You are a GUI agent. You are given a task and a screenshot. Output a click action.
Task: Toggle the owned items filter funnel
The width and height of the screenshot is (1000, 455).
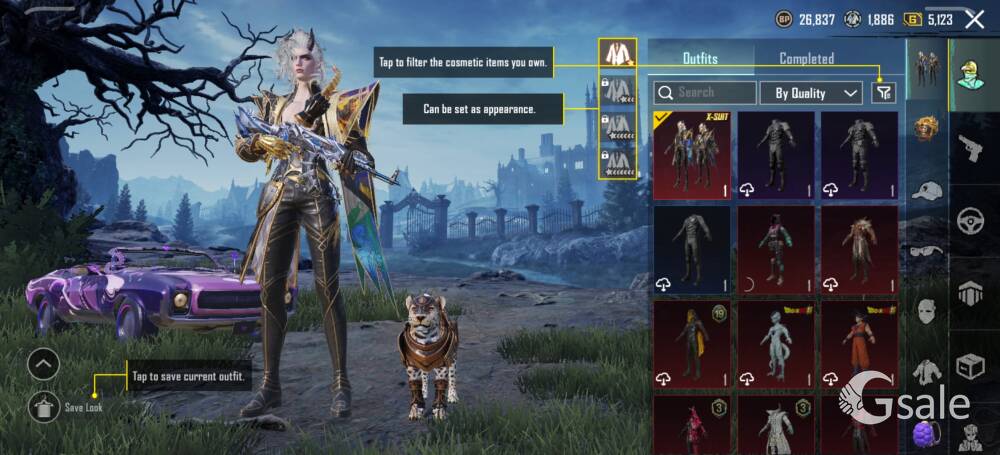(x=883, y=93)
